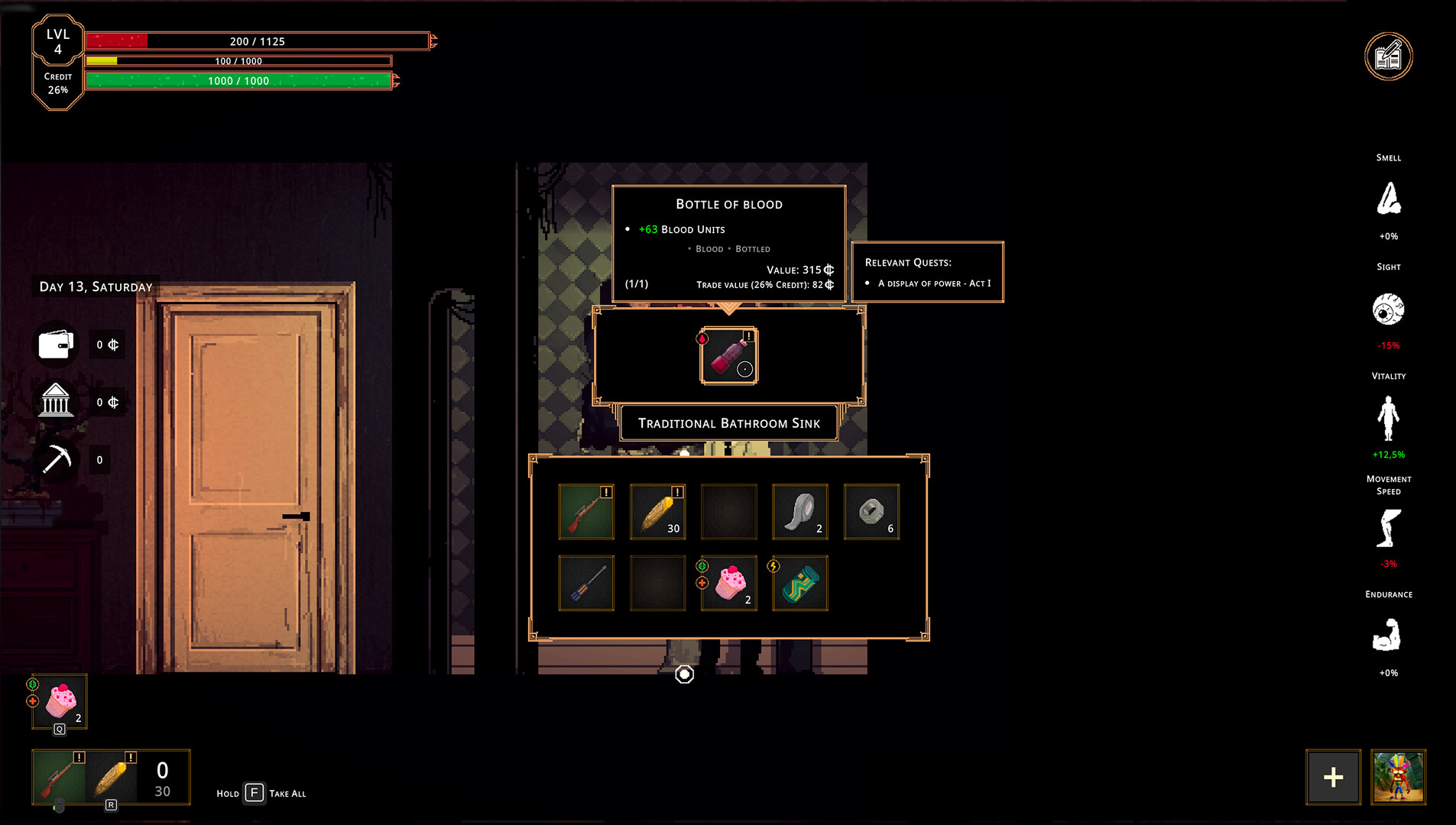The image size is (1456, 825).
Task: Expand the (1/1) item page indicator
Action: 636,283
